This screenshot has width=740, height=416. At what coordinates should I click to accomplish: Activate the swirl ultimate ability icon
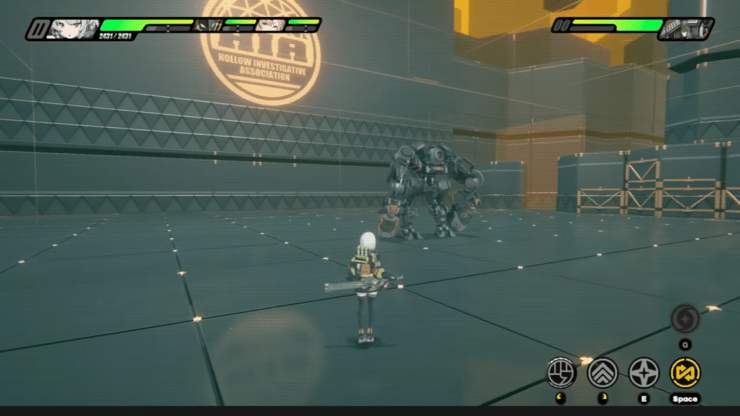(x=685, y=318)
